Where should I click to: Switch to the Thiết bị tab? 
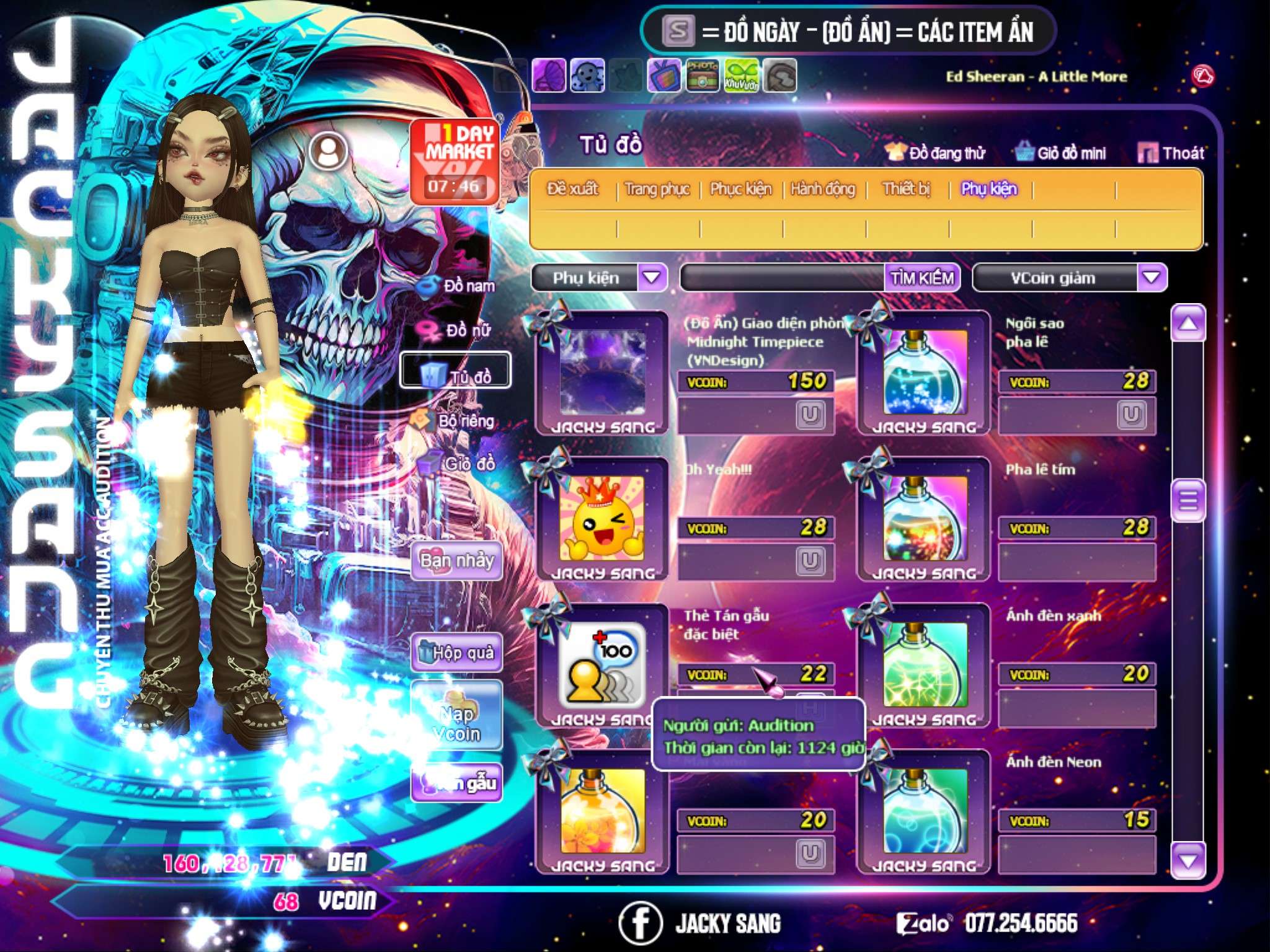(x=906, y=189)
